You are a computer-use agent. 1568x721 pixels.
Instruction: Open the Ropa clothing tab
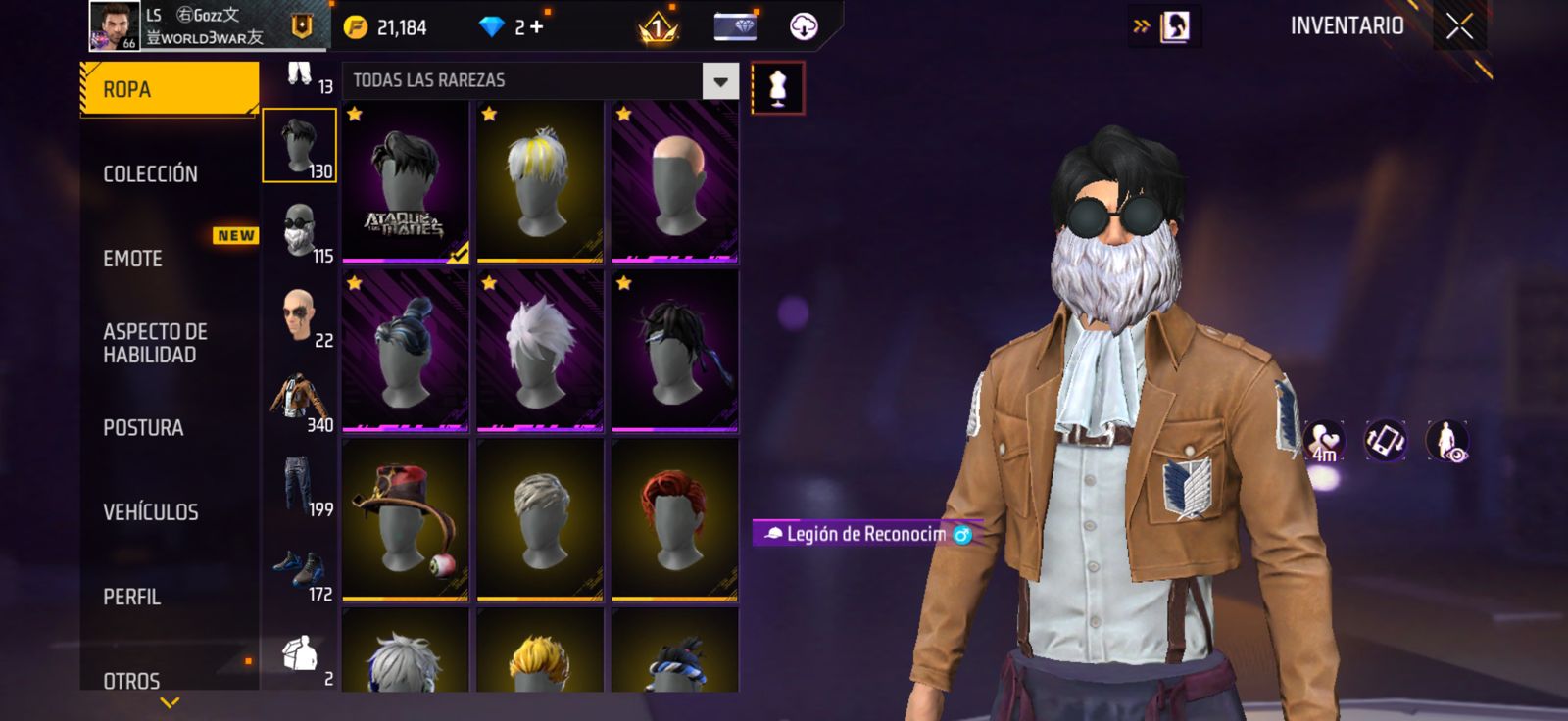(169, 89)
